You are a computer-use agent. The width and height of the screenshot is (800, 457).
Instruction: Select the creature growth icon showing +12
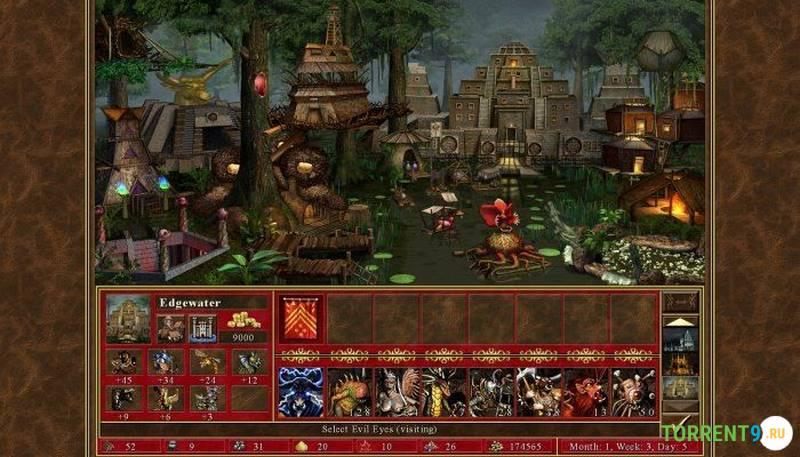tap(248, 361)
